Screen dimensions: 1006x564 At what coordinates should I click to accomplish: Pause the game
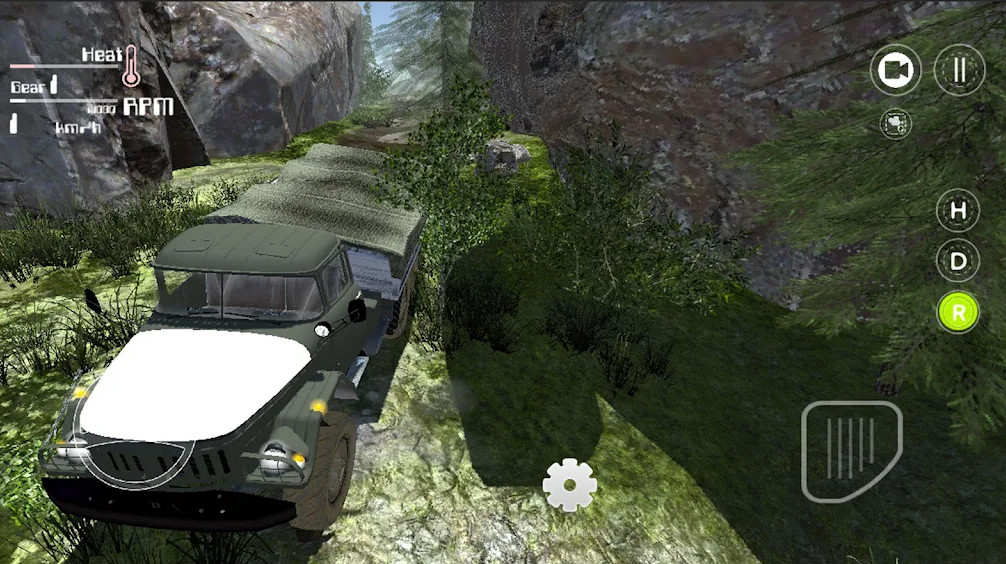(959, 71)
